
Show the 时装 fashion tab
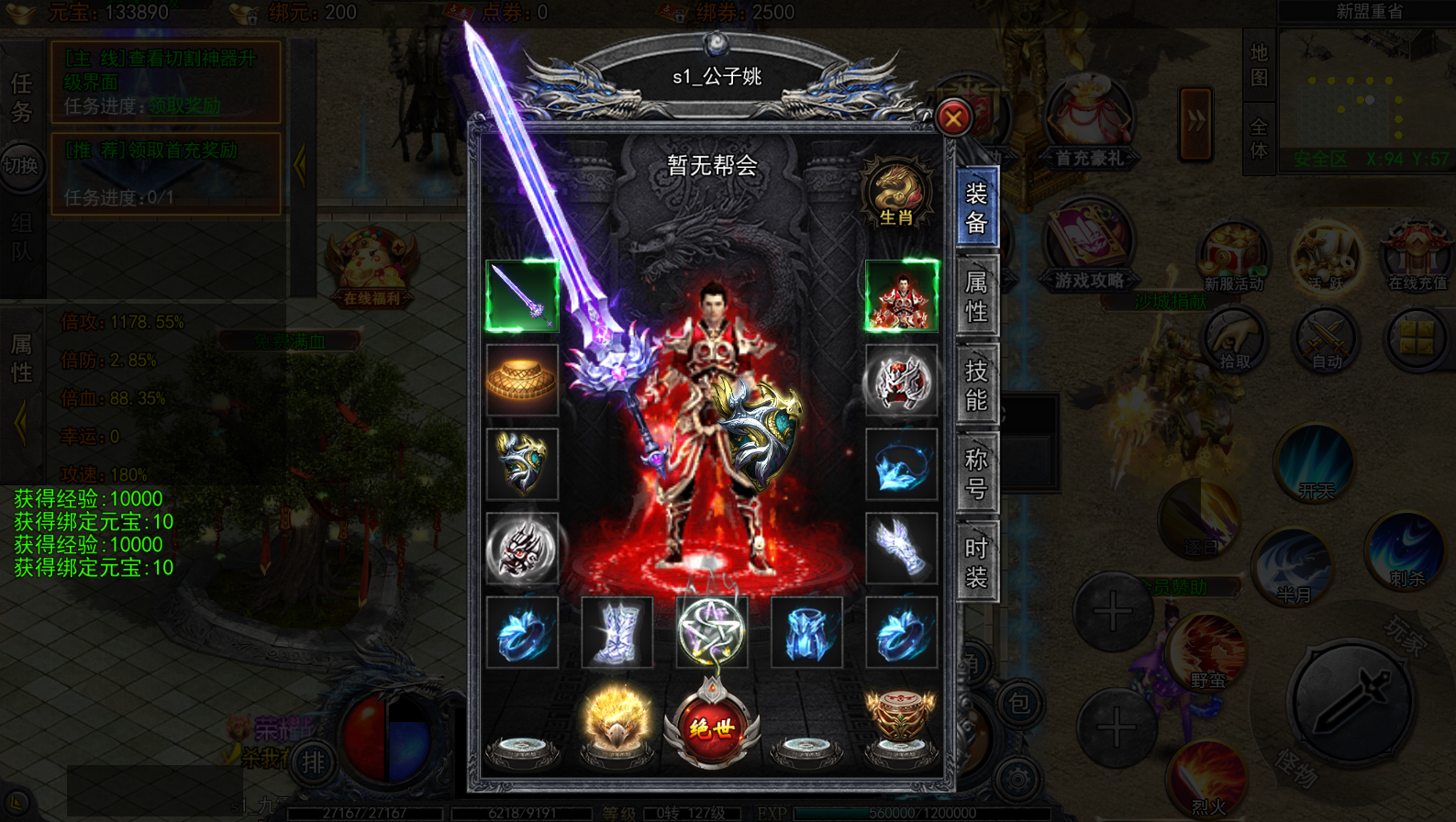pos(976,561)
